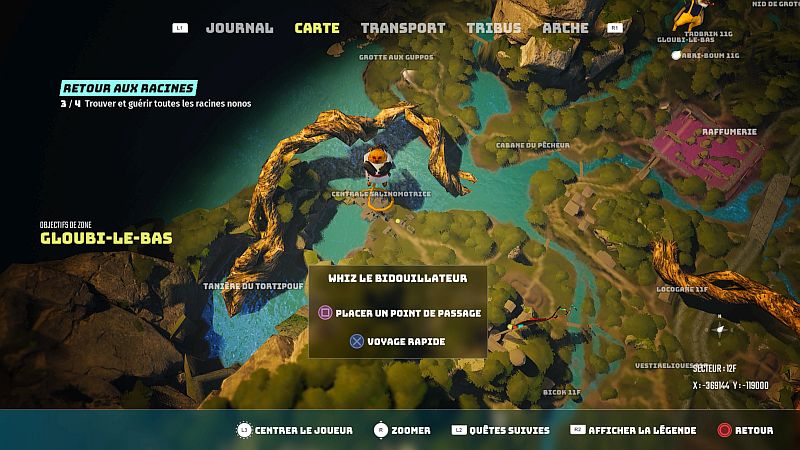The height and width of the screenshot is (450, 800).
Task: Choose the Bicok 11F map marker
Action: pos(560,392)
